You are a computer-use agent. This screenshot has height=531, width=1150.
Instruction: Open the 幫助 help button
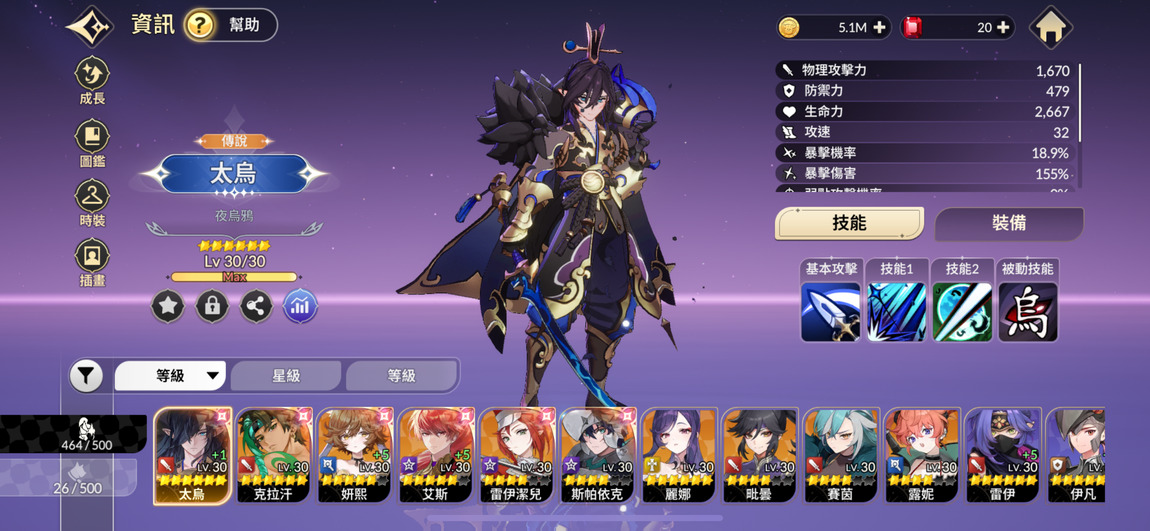[231, 25]
